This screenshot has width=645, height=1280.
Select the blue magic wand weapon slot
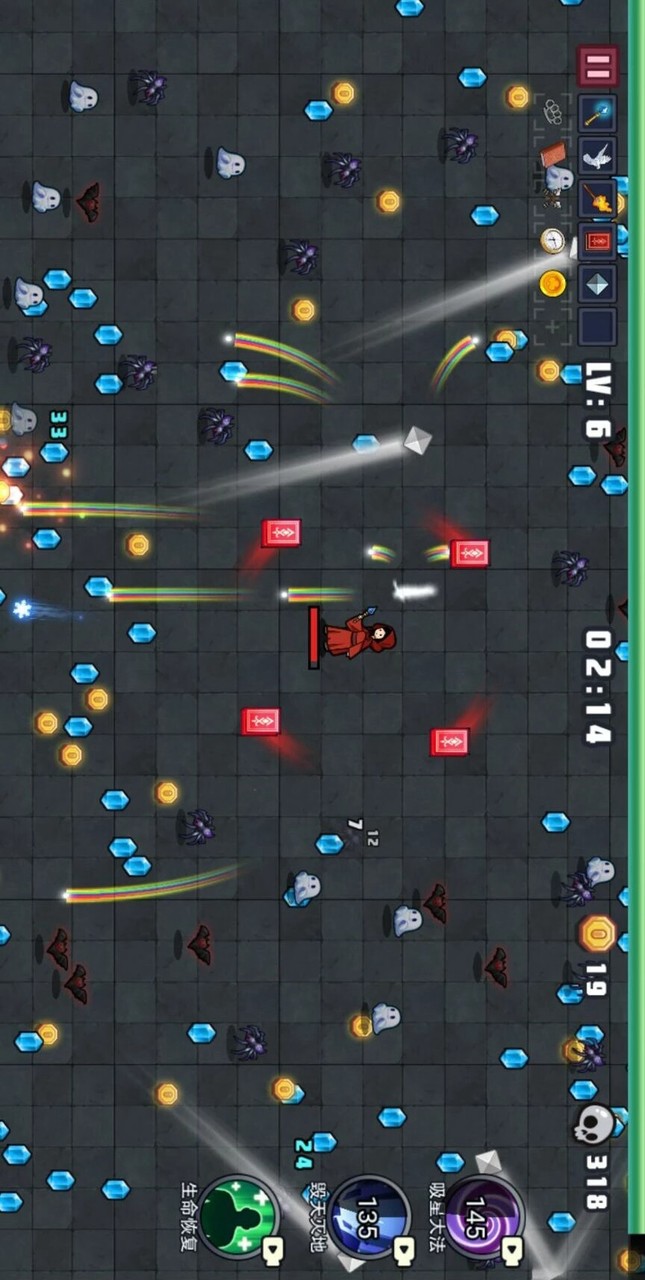(x=597, y=113)
